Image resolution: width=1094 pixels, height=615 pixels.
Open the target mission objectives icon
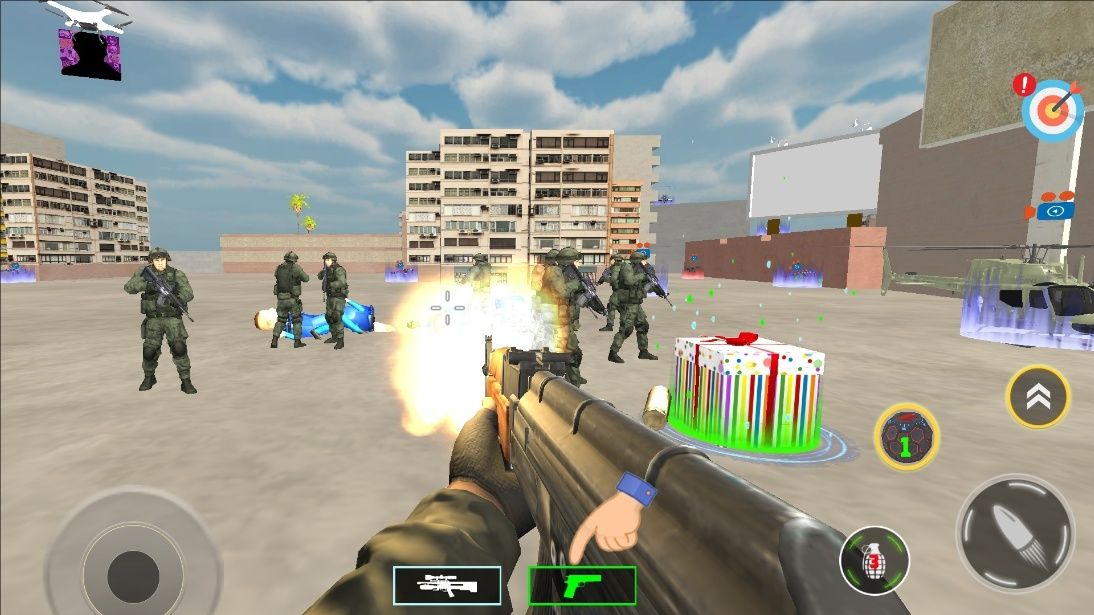point(1052,110)
